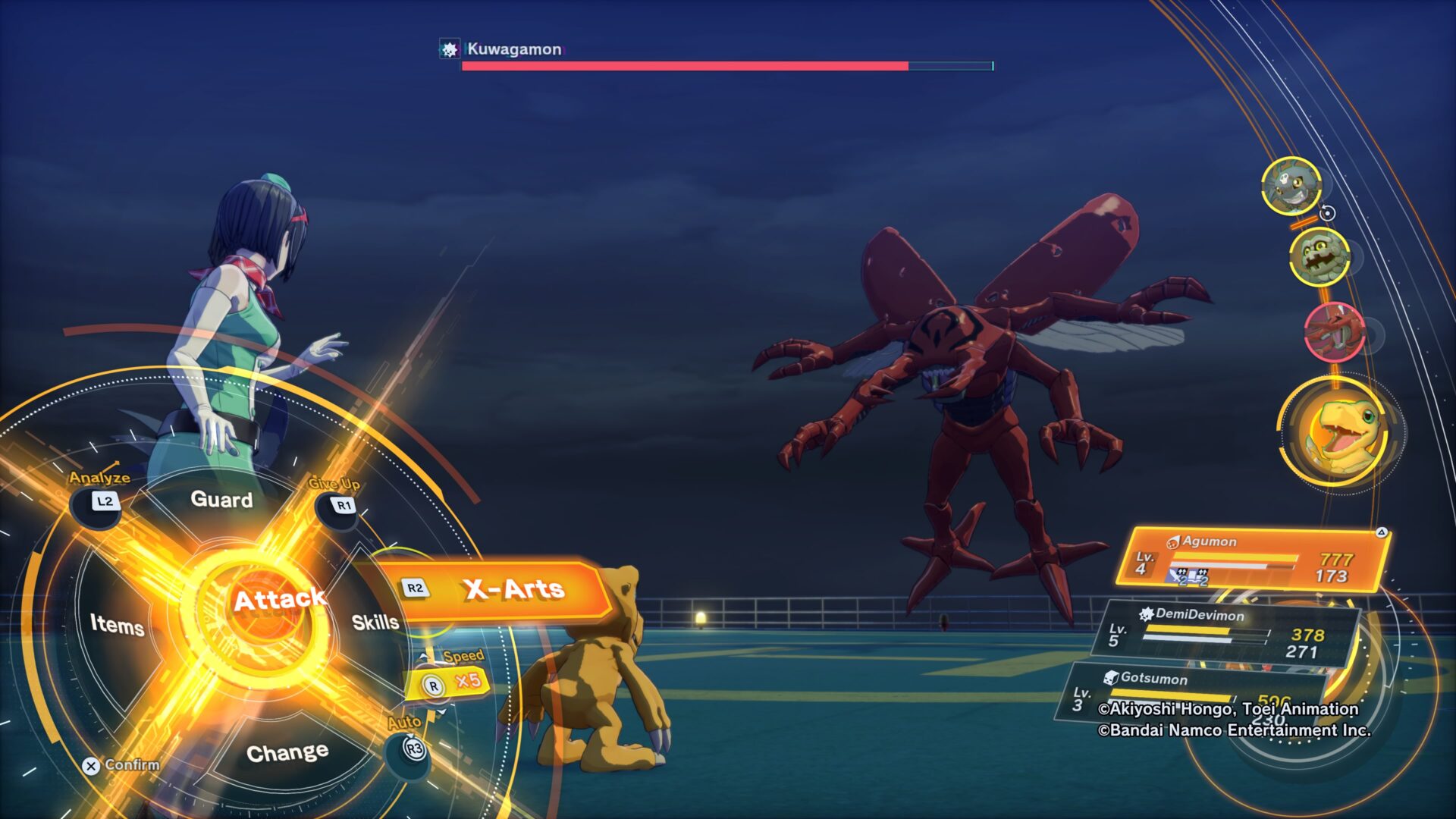Open the Skills menu
Image resolution: width=1456 pixels, height=819 pixels.
(375, 623)
